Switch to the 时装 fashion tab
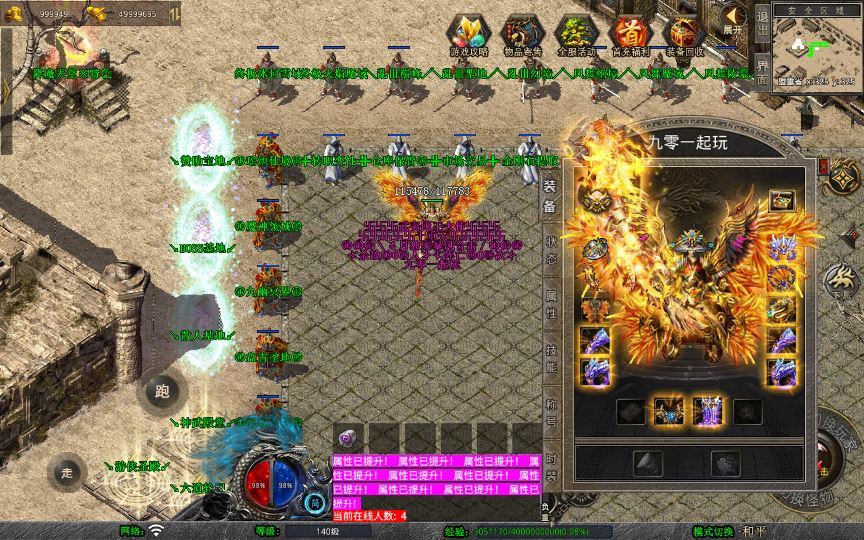This screenshot has width=864, height=540. (x=550, y=466)
